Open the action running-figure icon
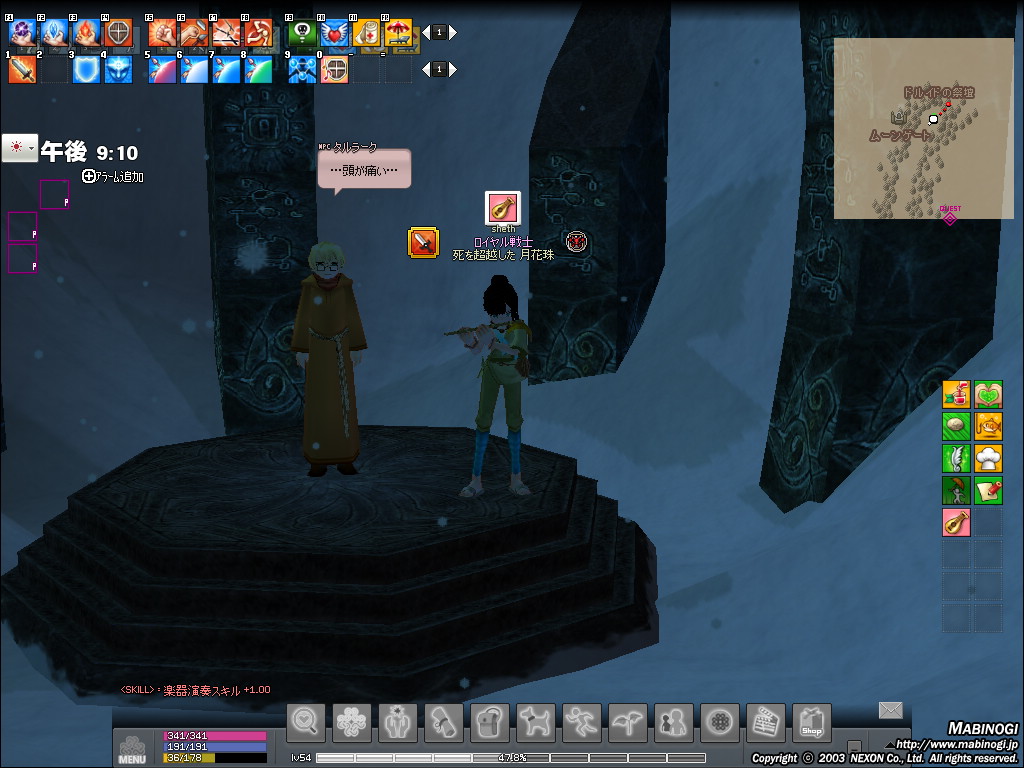This screenshot has width=1024, height=768. 581,722
